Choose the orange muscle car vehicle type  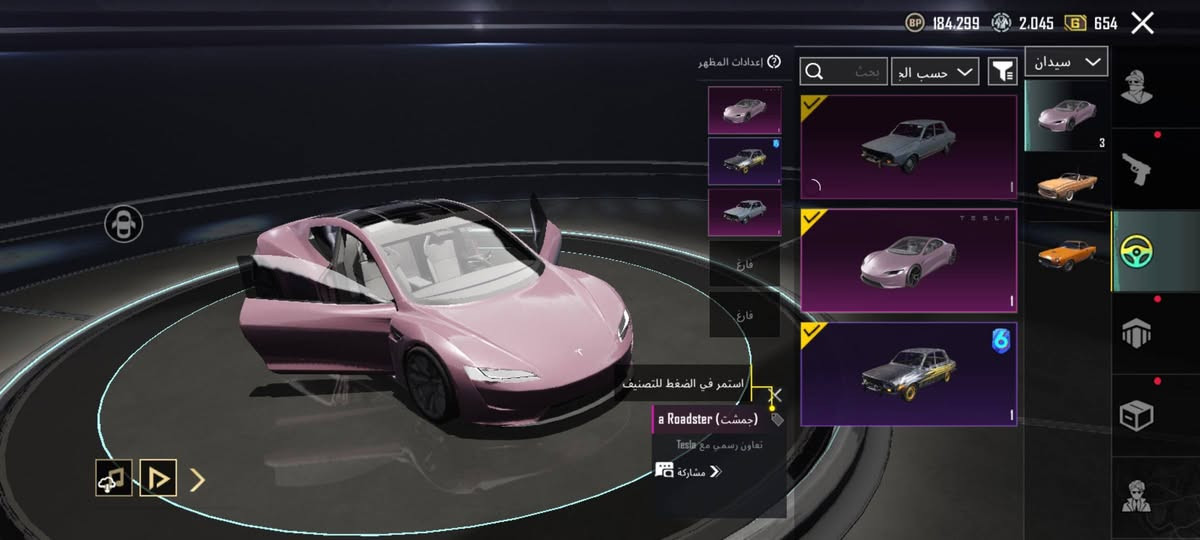pyautogui.click(x=1066, y=252)
